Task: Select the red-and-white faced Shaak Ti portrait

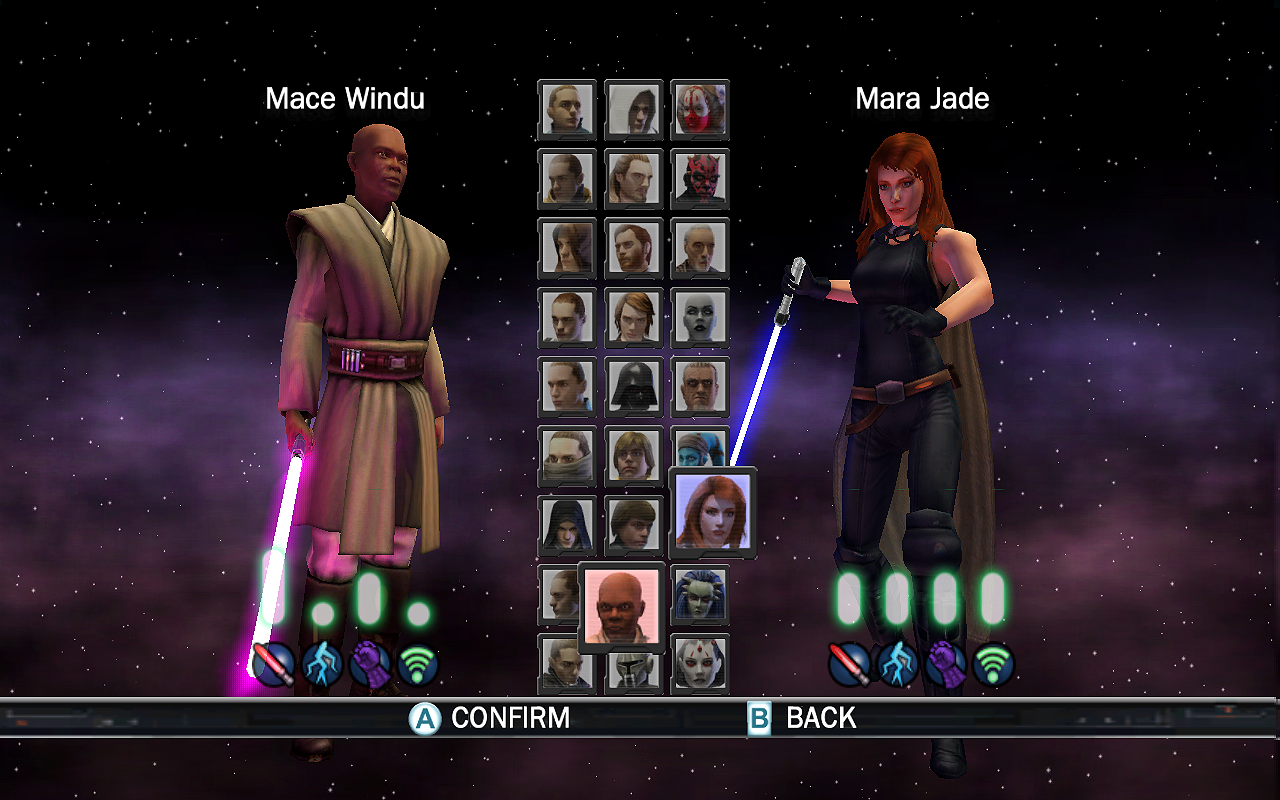Action: 700,108
